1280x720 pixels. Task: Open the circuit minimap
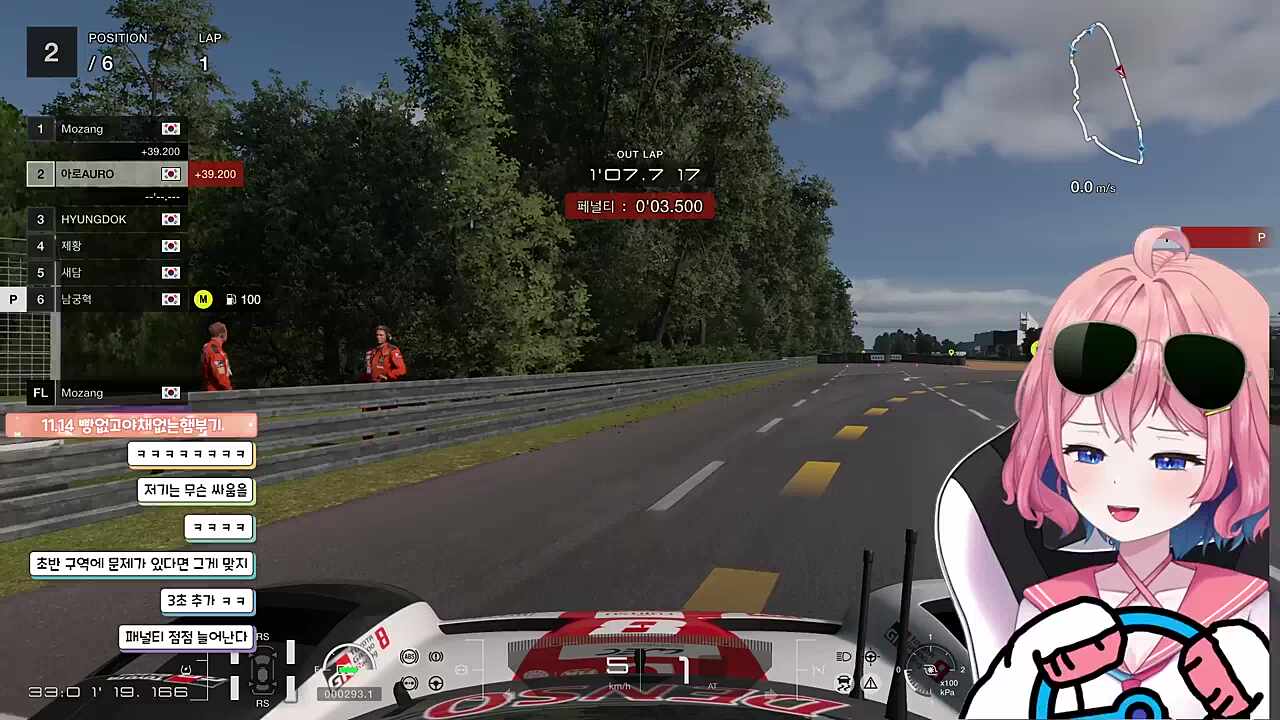[1106, 94]
